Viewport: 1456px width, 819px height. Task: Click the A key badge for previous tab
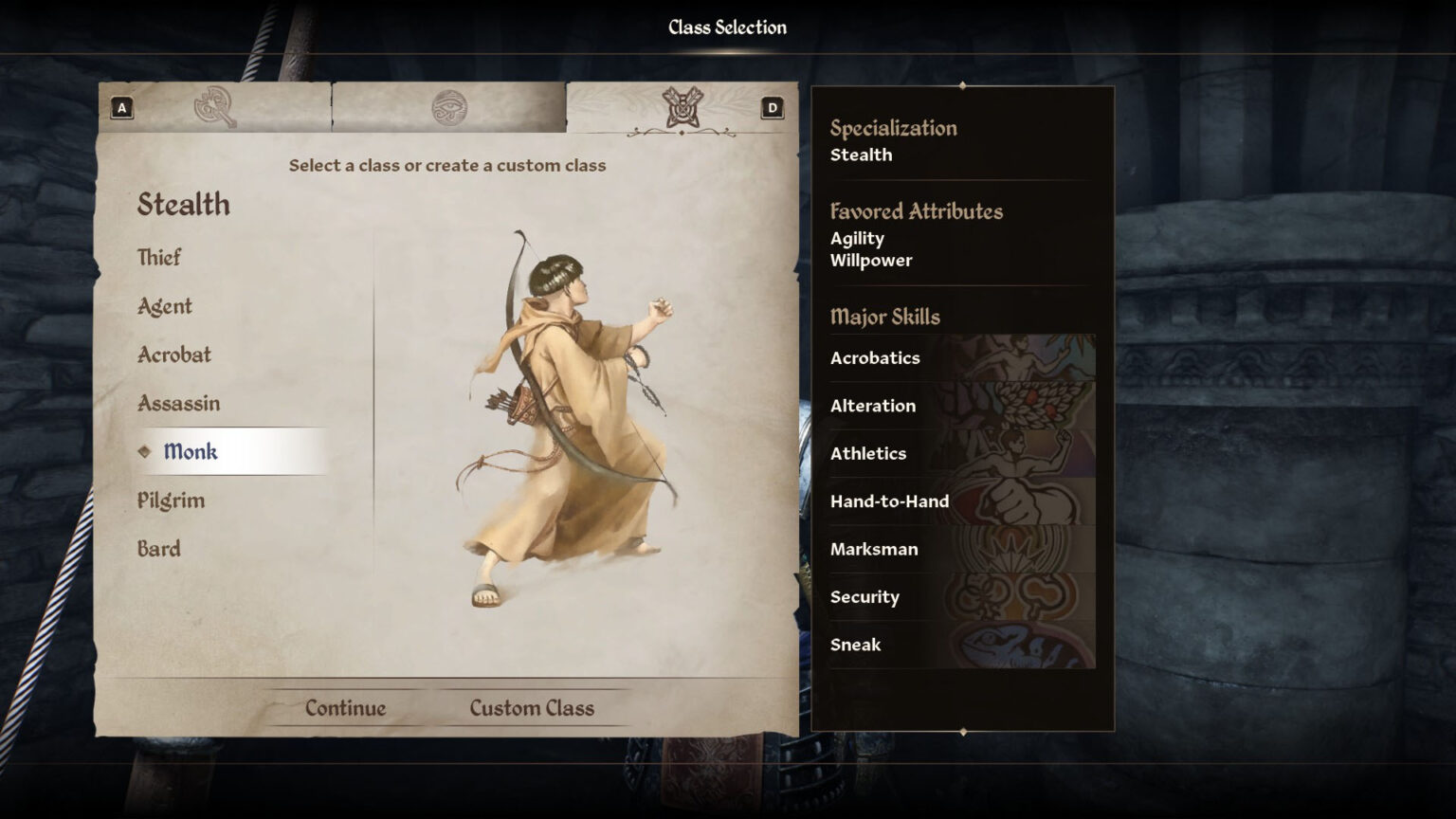coord(120,107)
